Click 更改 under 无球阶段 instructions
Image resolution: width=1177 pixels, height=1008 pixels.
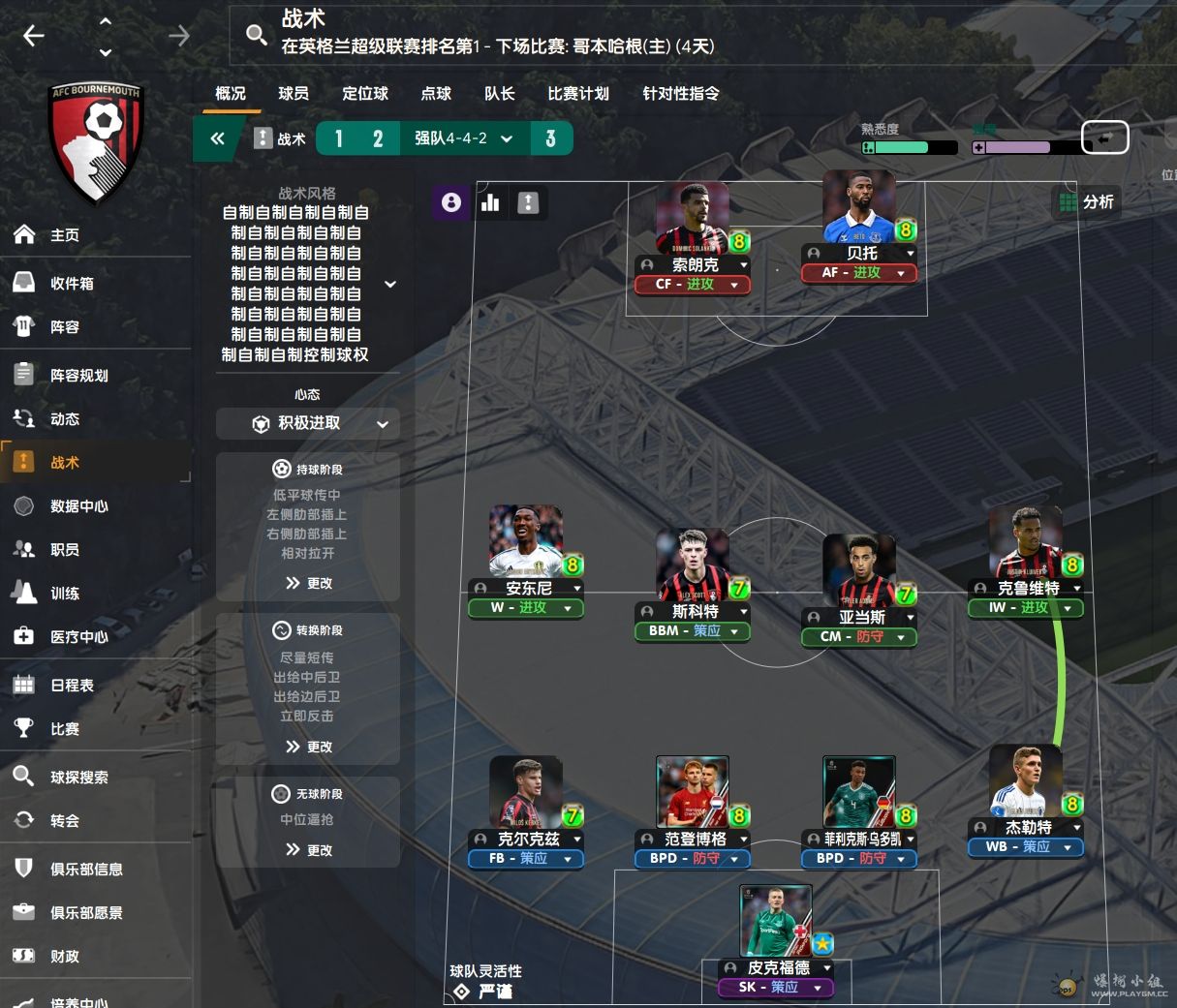[x=309, y=850]
